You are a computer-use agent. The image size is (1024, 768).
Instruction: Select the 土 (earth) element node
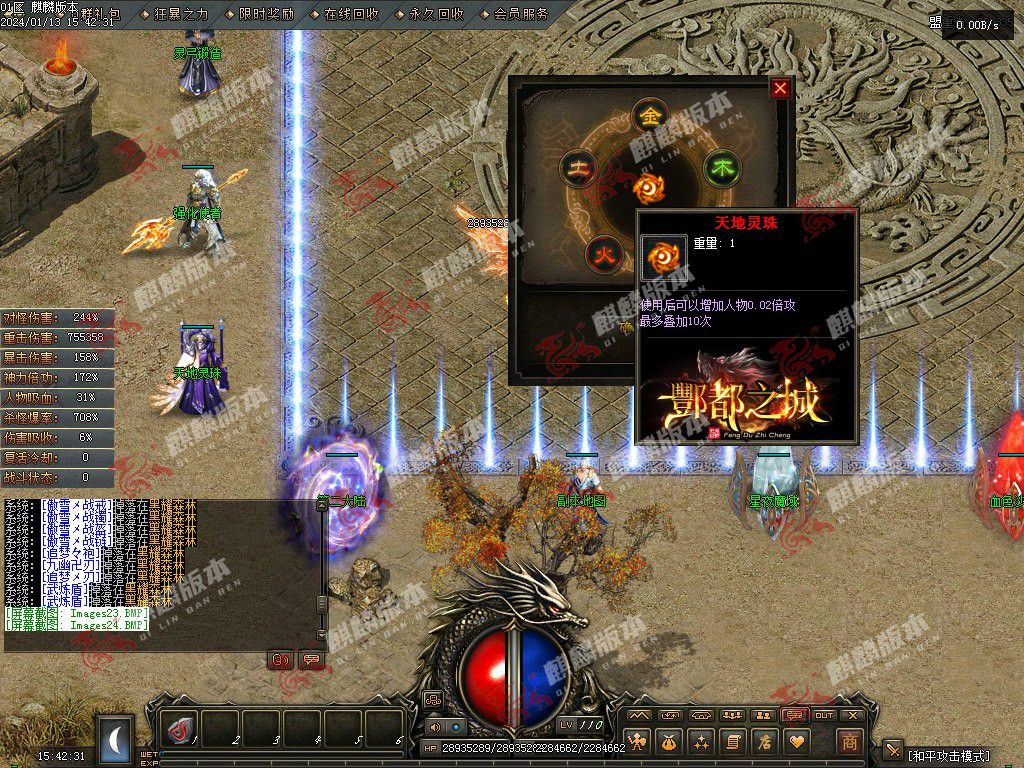tap(577, 167)
